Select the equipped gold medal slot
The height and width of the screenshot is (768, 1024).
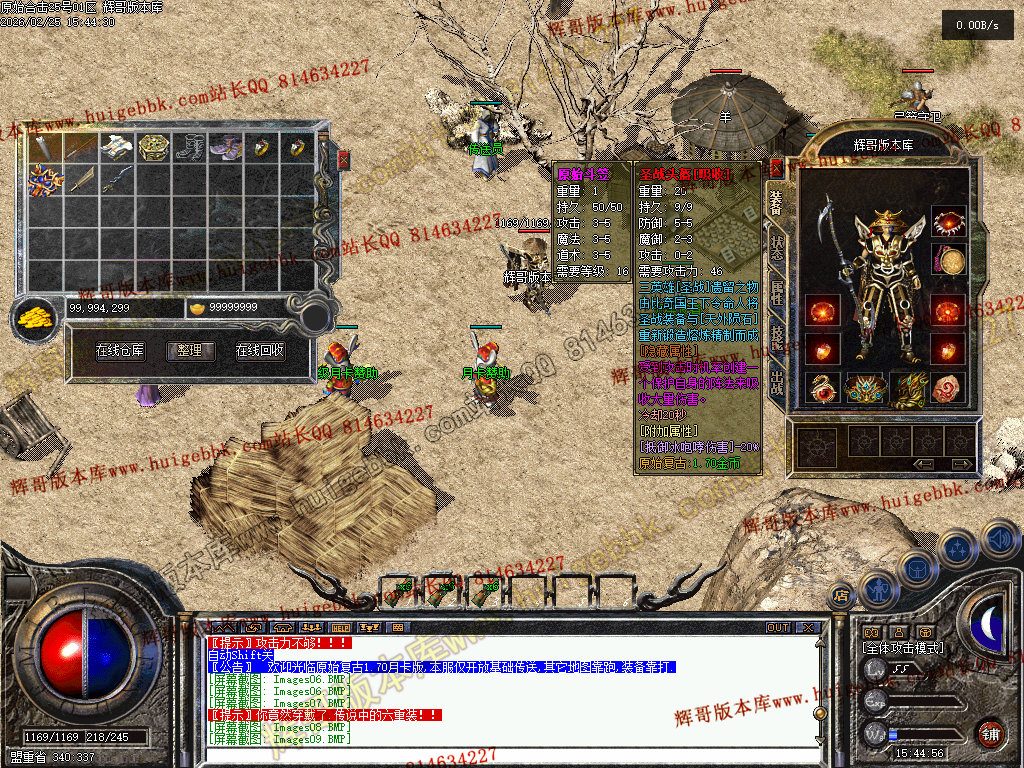pyautogui.click(x=948, y=262)
